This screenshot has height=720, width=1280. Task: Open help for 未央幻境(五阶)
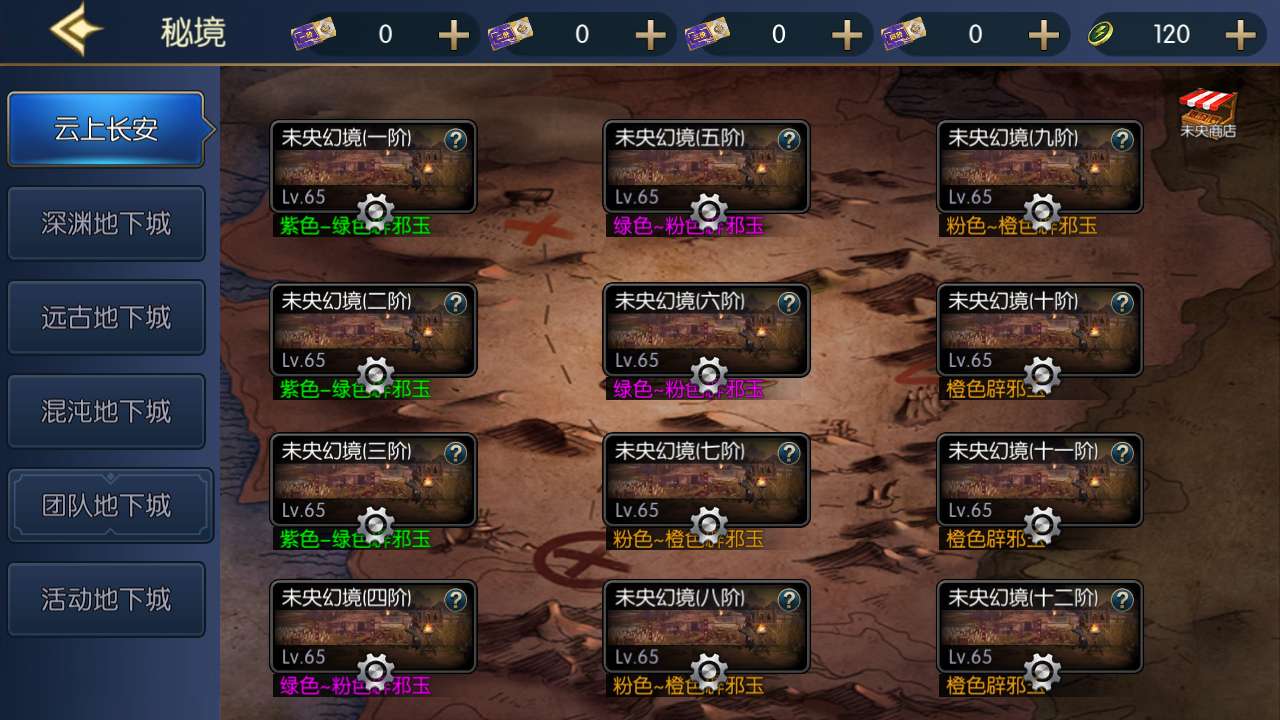tap(789, 141)
